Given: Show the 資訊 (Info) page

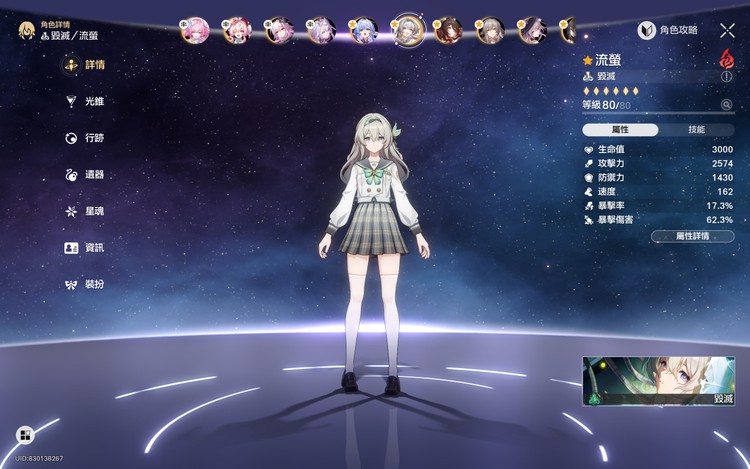Looking at the screenshot, I should 84,248.
